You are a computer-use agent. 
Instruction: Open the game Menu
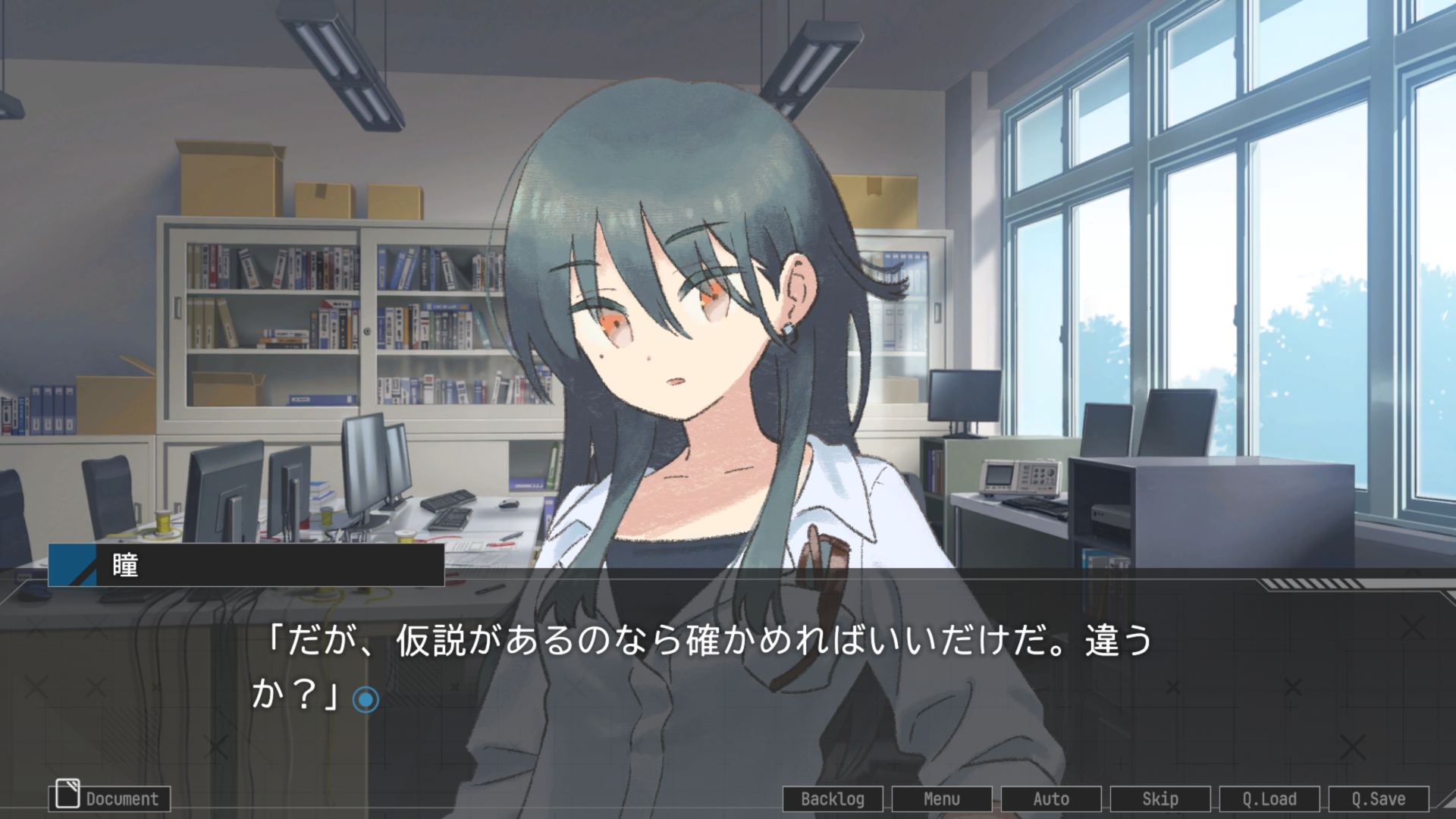(x=941, y=799)
